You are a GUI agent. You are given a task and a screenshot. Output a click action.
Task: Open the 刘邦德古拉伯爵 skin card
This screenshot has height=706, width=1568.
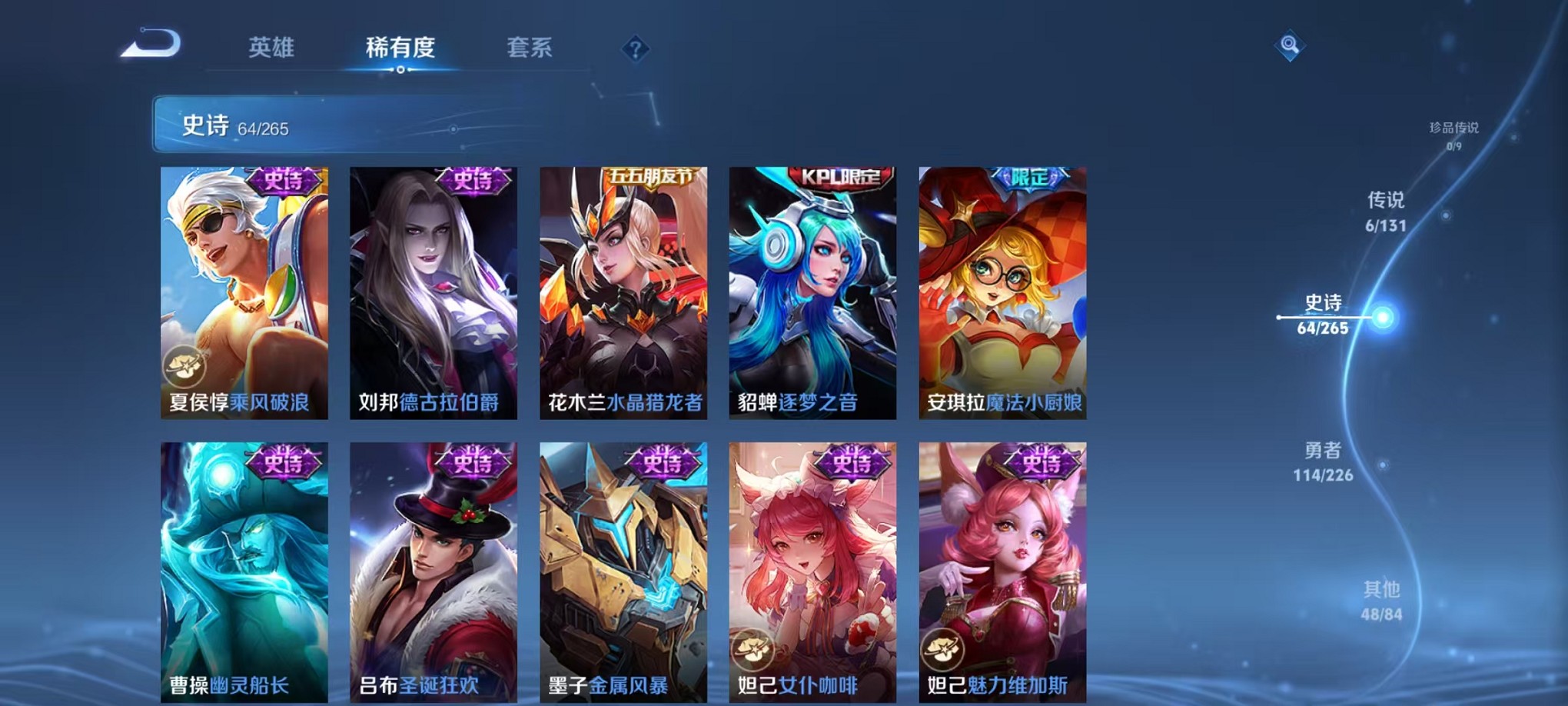[434, 292]
